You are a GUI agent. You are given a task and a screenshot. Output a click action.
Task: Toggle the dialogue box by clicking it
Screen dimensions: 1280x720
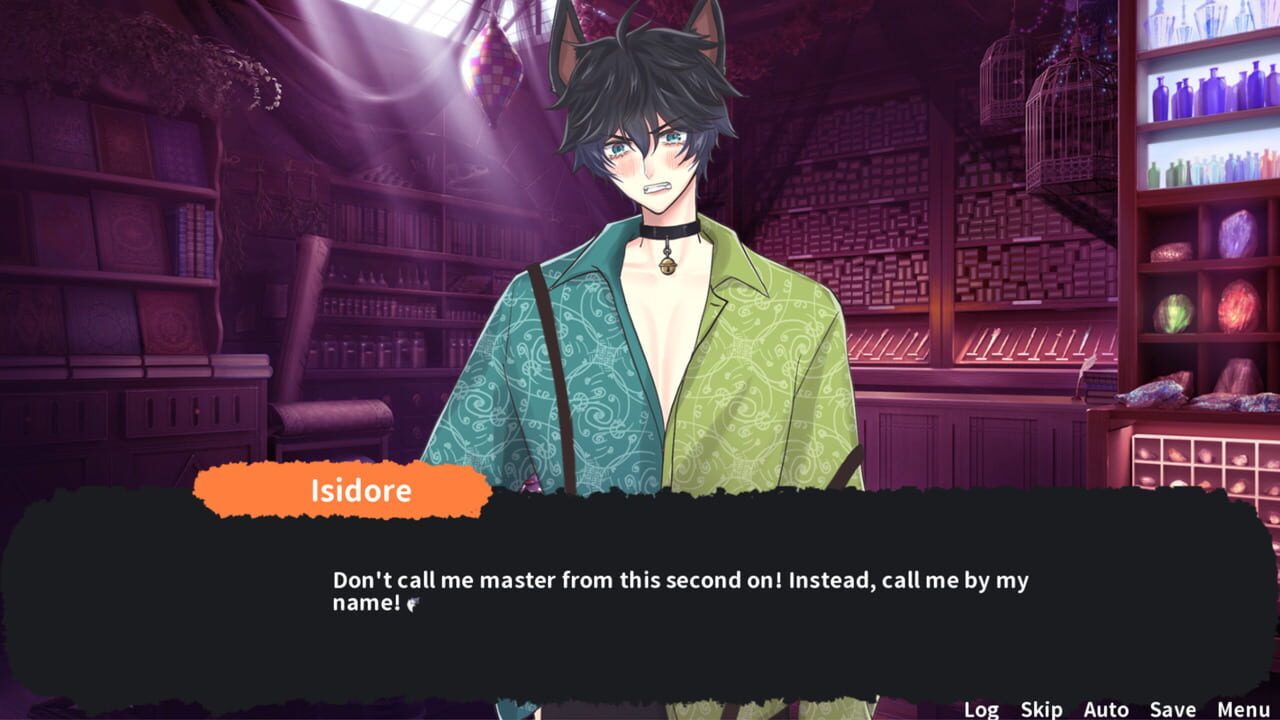640,620
